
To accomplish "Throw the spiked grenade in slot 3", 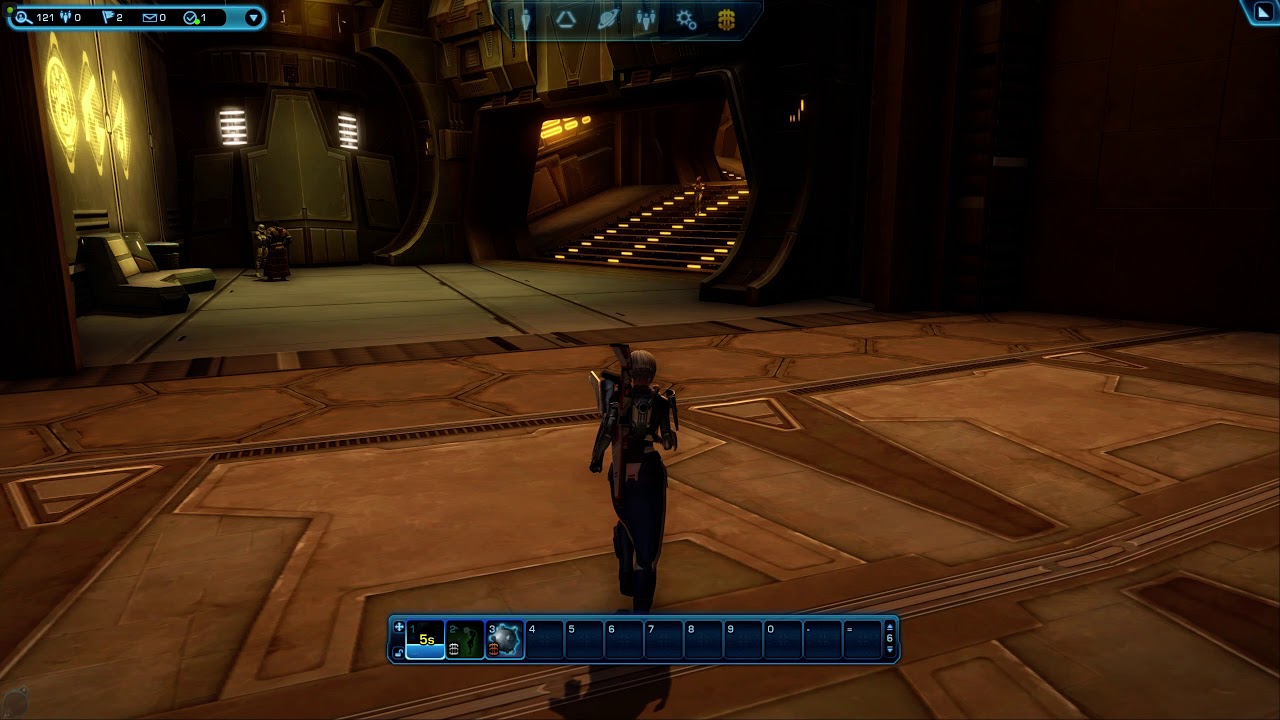I will tap(505, 640).
